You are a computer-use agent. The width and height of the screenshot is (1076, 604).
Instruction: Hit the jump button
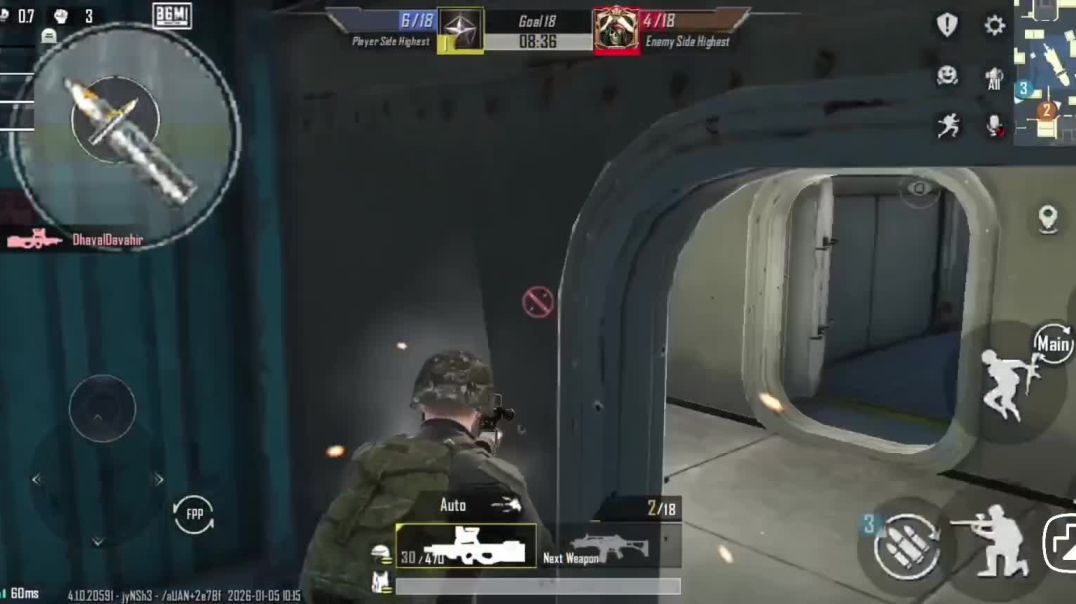click(1006, 384)
